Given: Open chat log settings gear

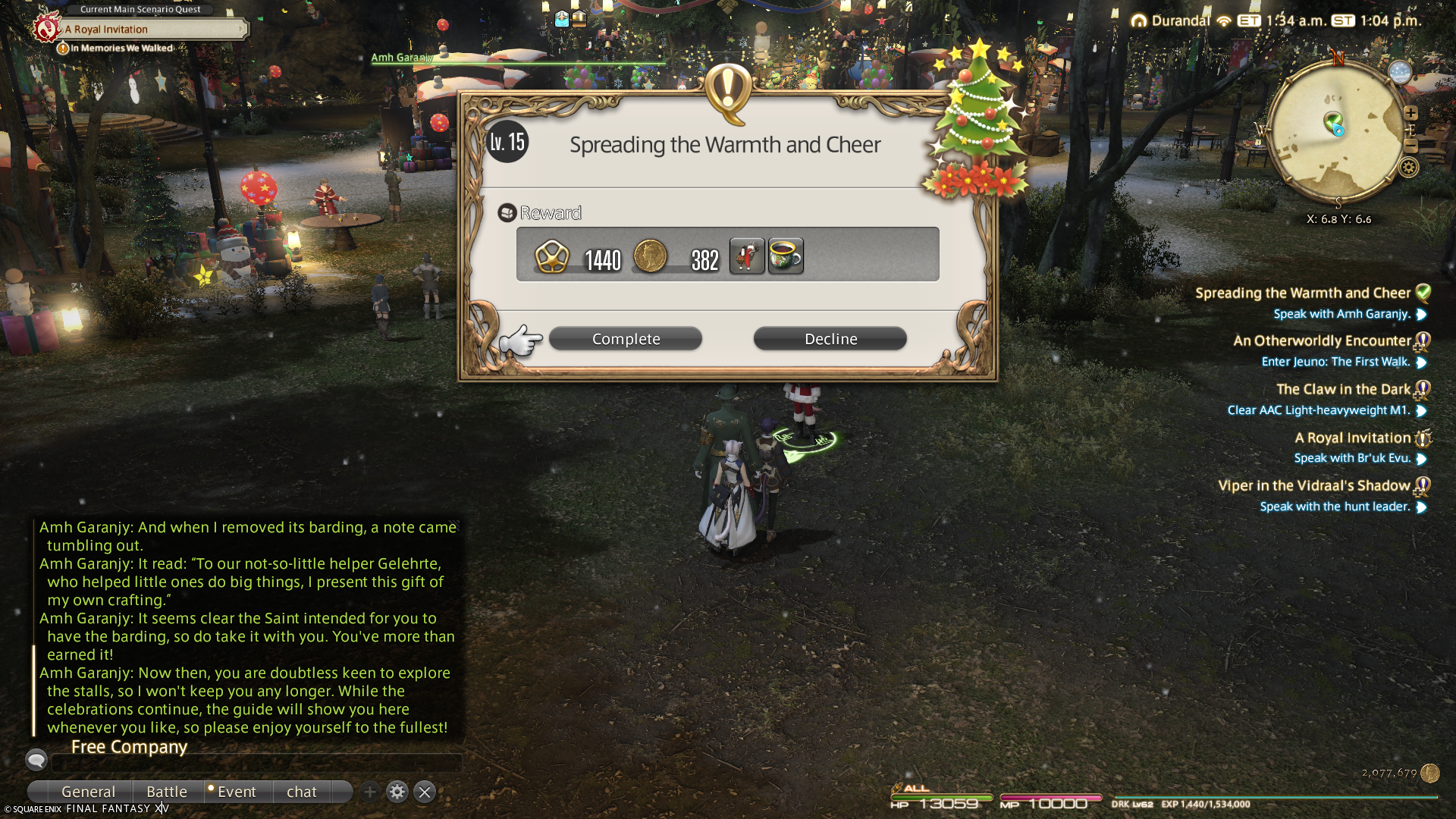Looking at the screenshot, I should (397, 792).
